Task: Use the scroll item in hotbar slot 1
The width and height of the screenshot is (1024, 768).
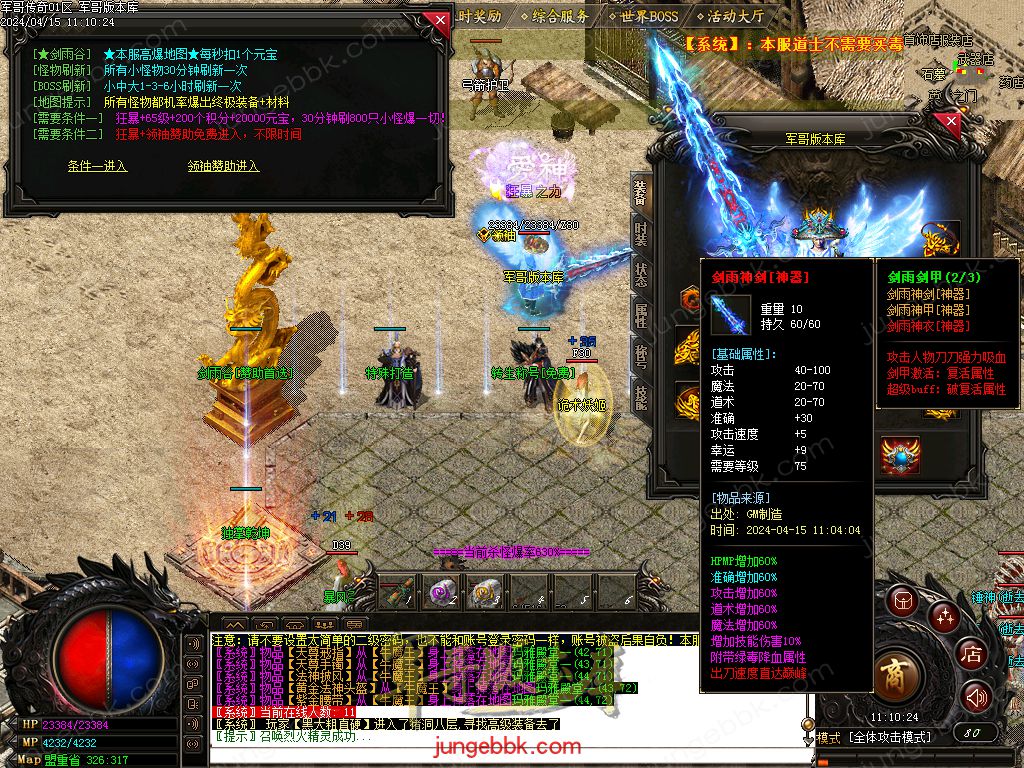Action: point(396,592)
